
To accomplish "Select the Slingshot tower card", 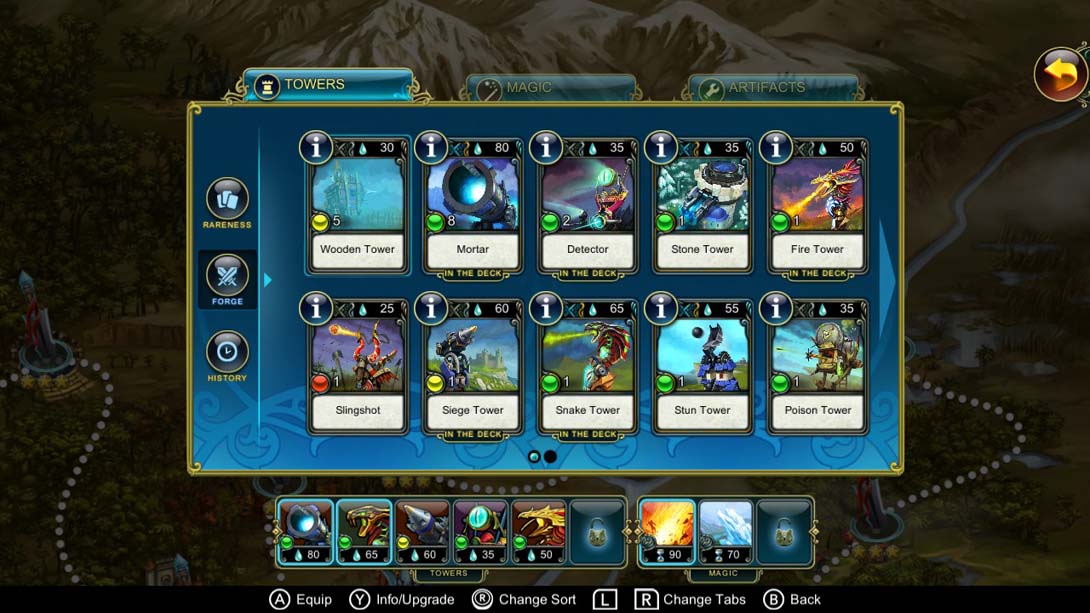I will coord(358,368).
